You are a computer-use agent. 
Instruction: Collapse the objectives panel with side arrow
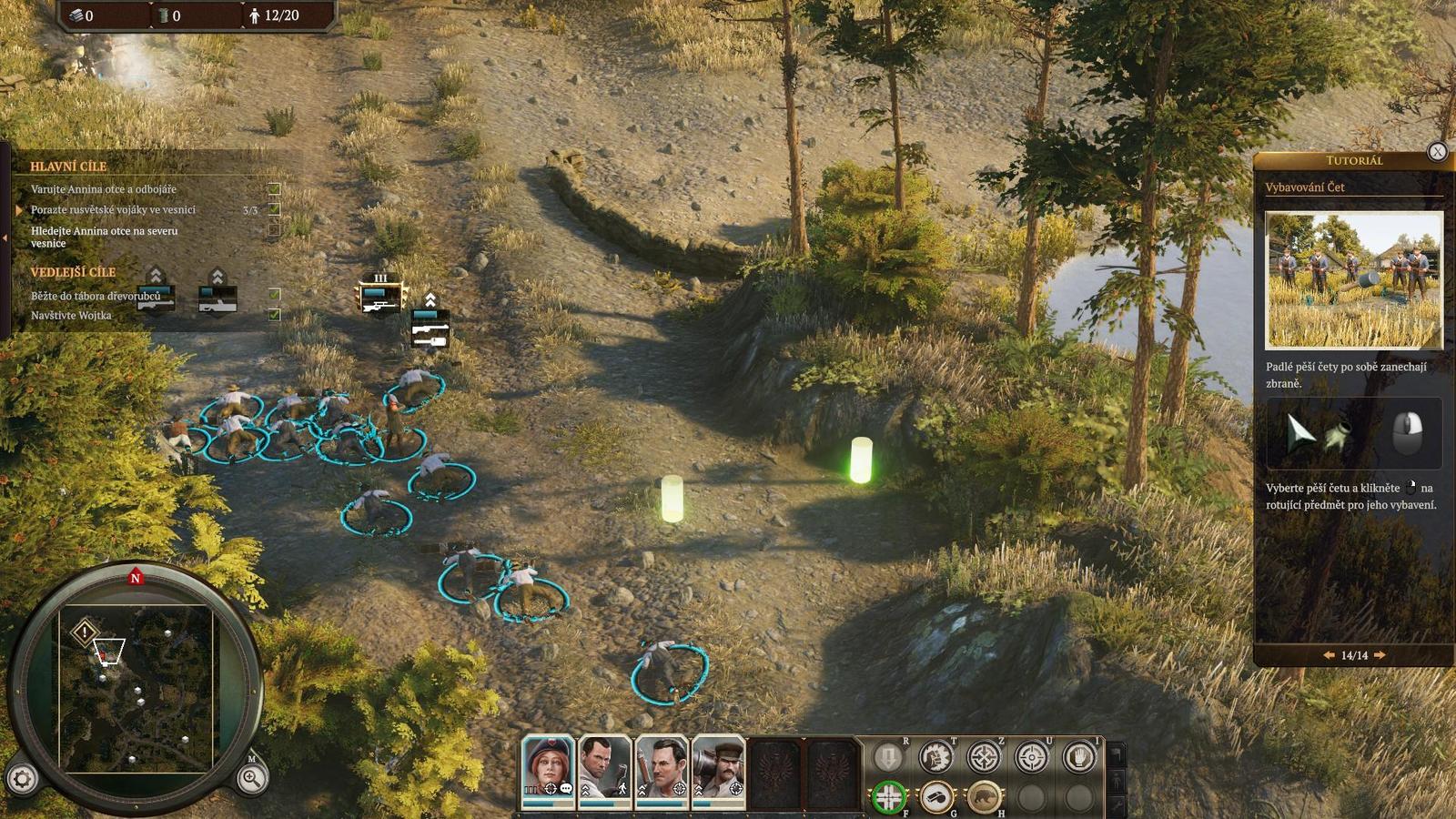[5, 238]
